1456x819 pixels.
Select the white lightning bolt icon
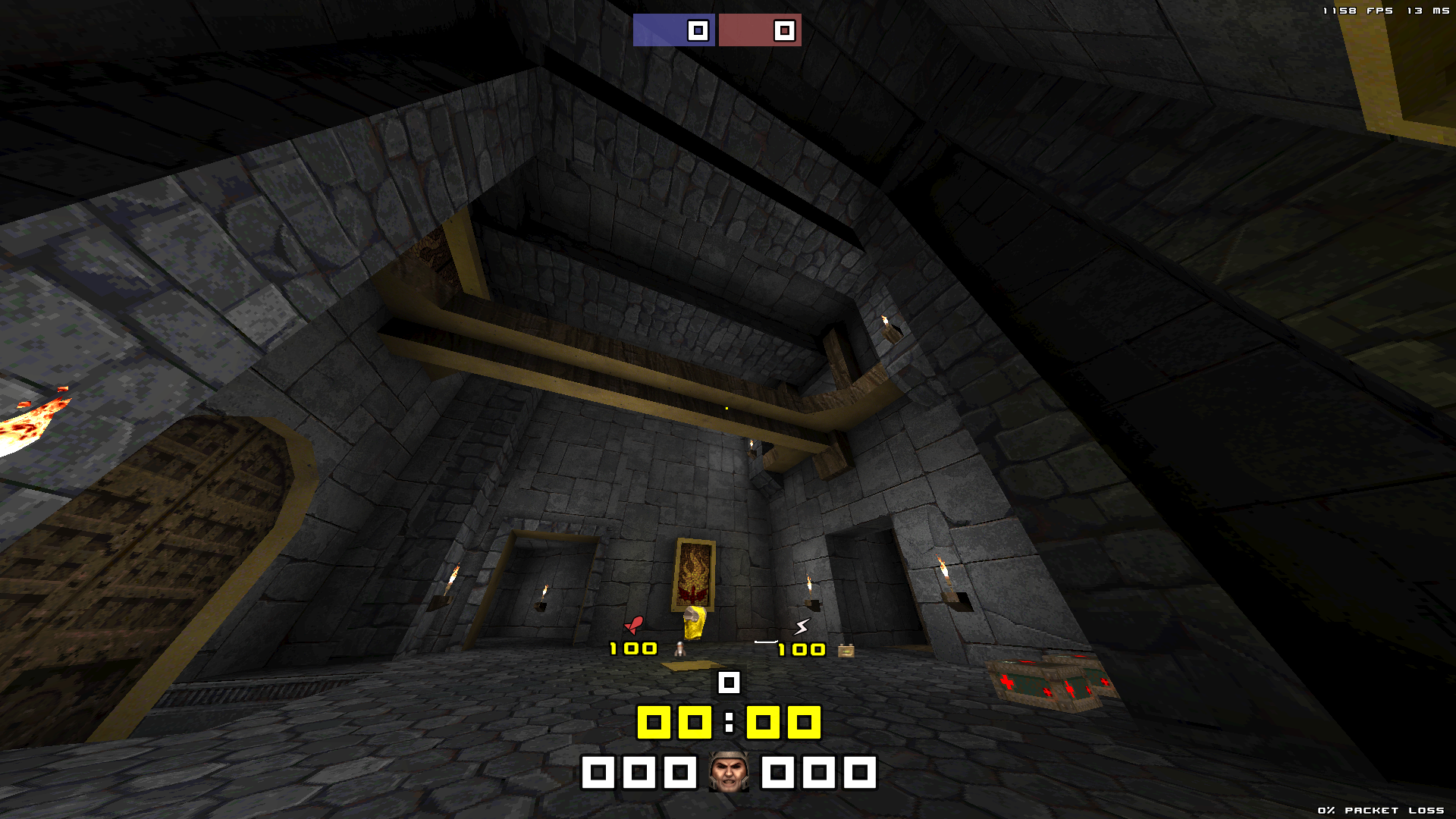point(802,626)
